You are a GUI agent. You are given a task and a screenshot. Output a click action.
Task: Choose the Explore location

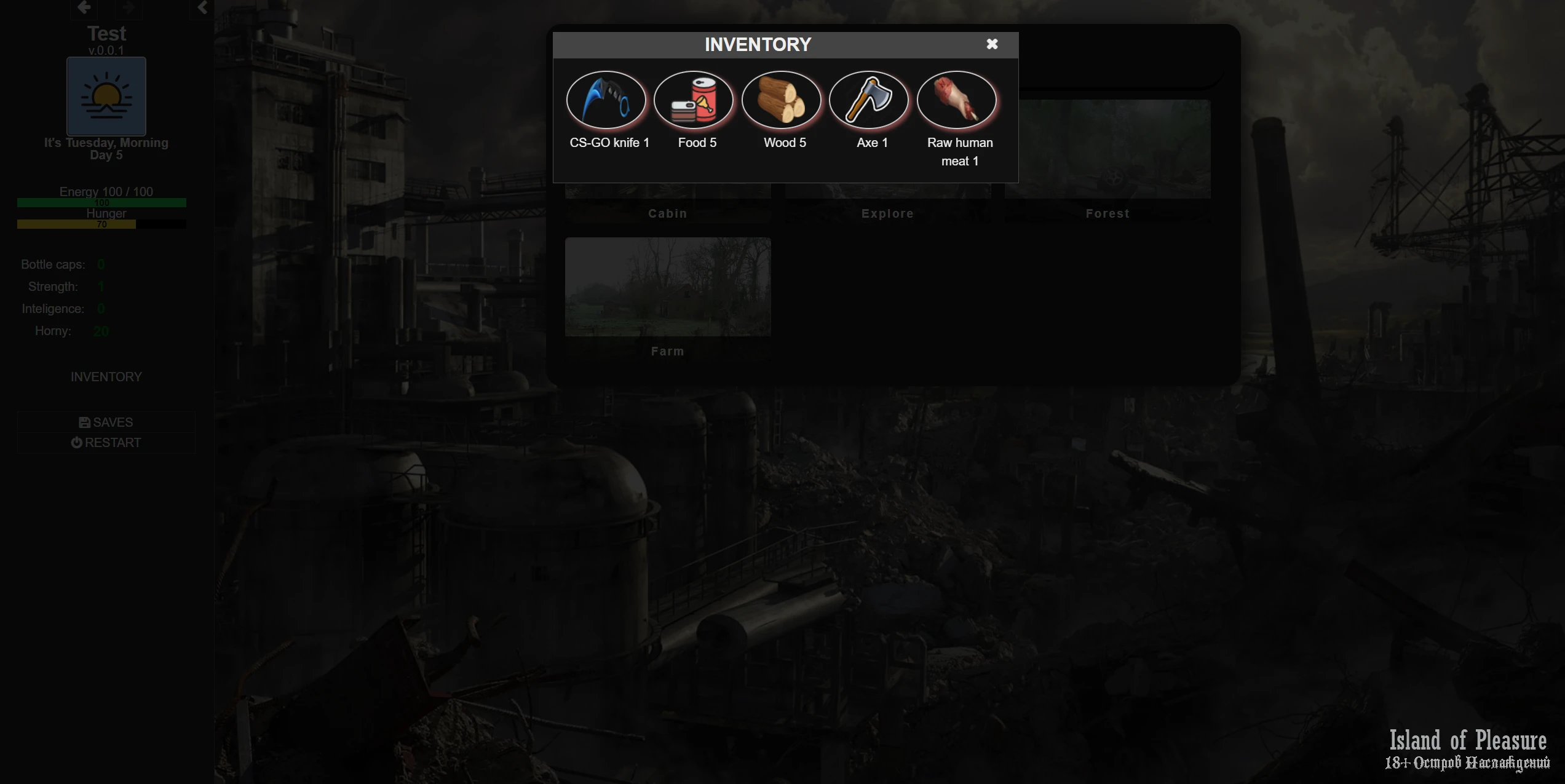(x=887, y=206)
